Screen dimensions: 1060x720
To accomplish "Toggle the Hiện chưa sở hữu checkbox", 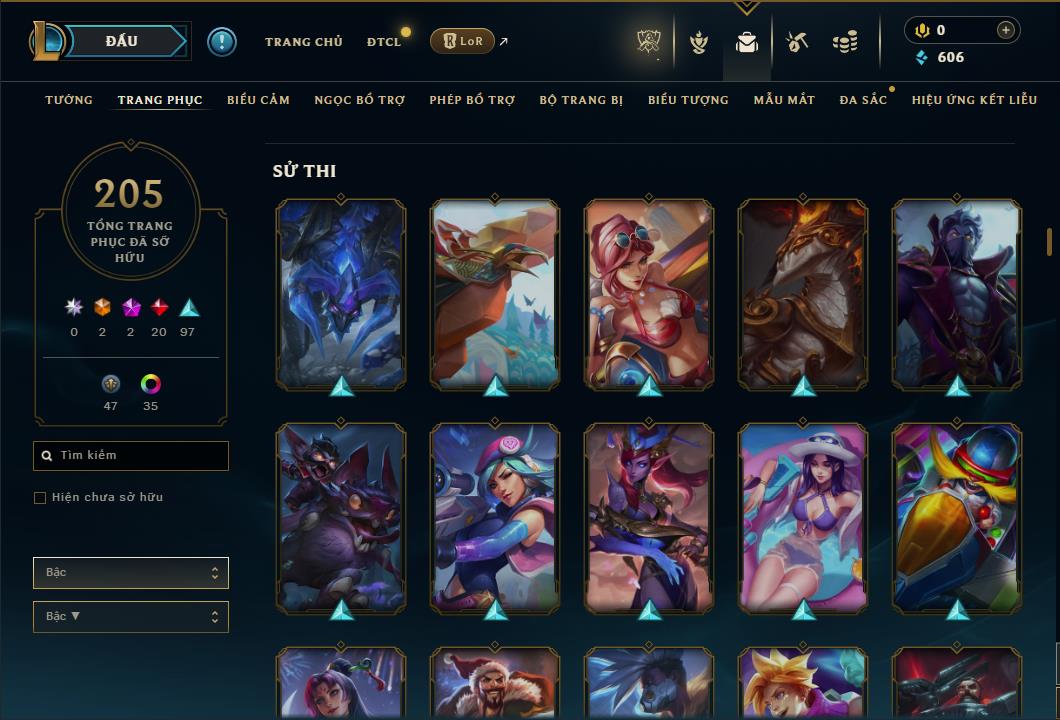I will [x=40, y=498].
